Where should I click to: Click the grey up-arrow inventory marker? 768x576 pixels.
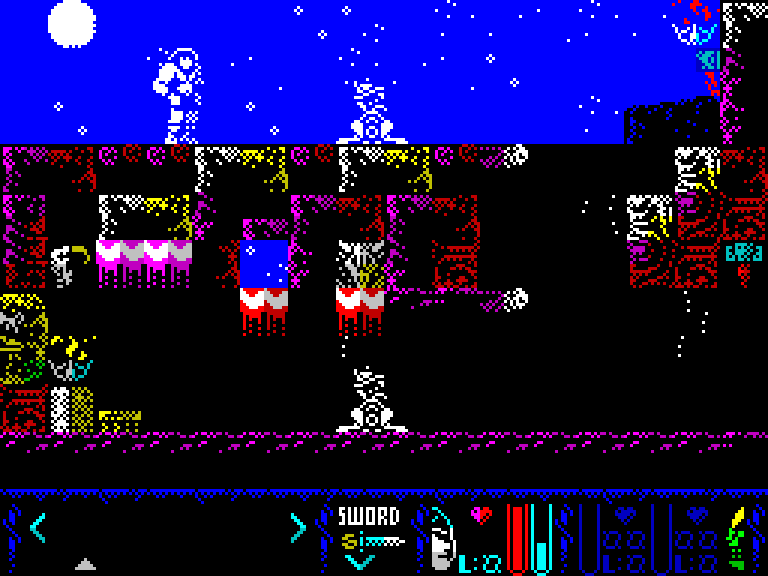coord(86,564)
